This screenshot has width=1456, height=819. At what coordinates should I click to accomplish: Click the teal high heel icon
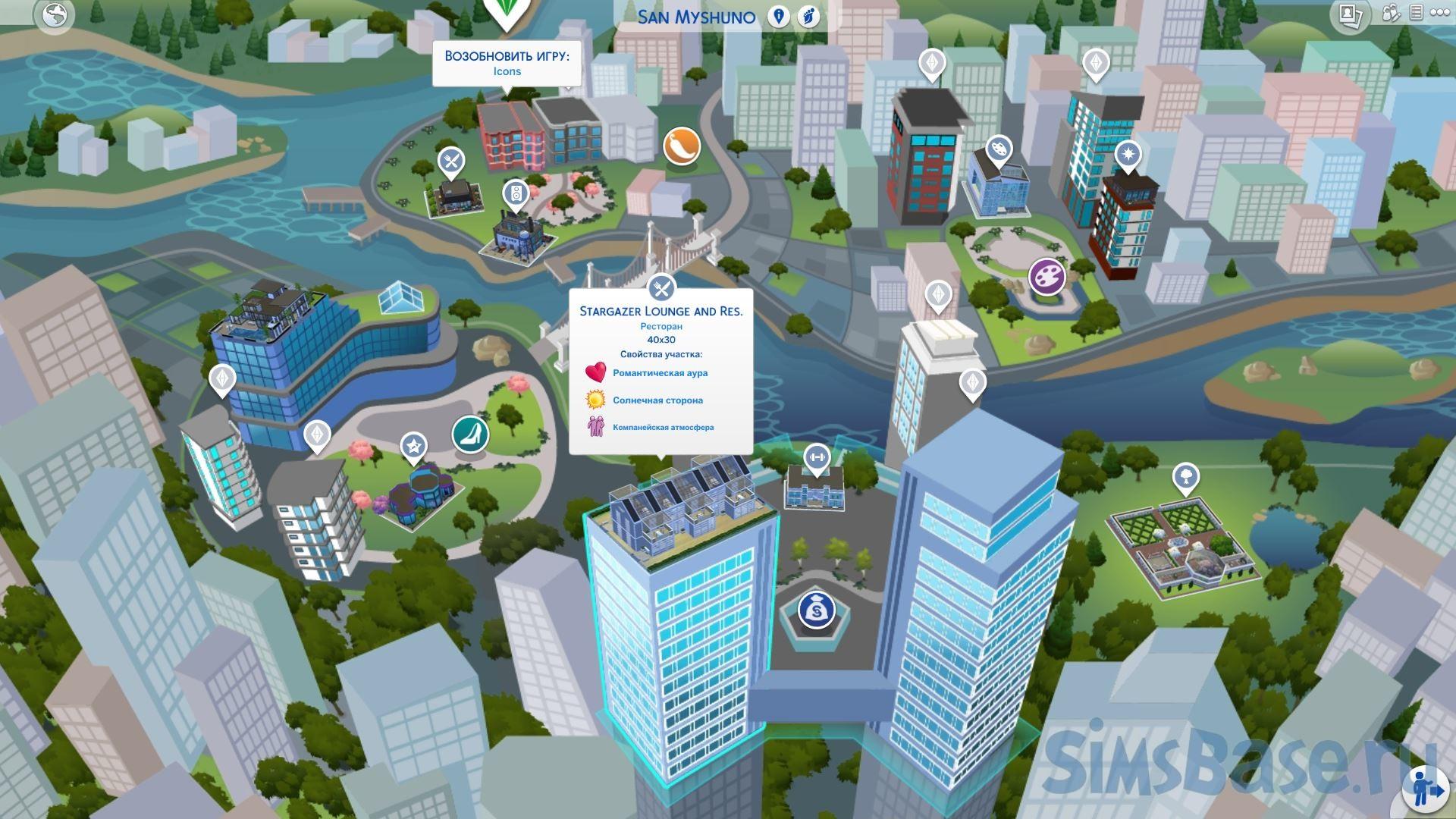coord(470,434)
